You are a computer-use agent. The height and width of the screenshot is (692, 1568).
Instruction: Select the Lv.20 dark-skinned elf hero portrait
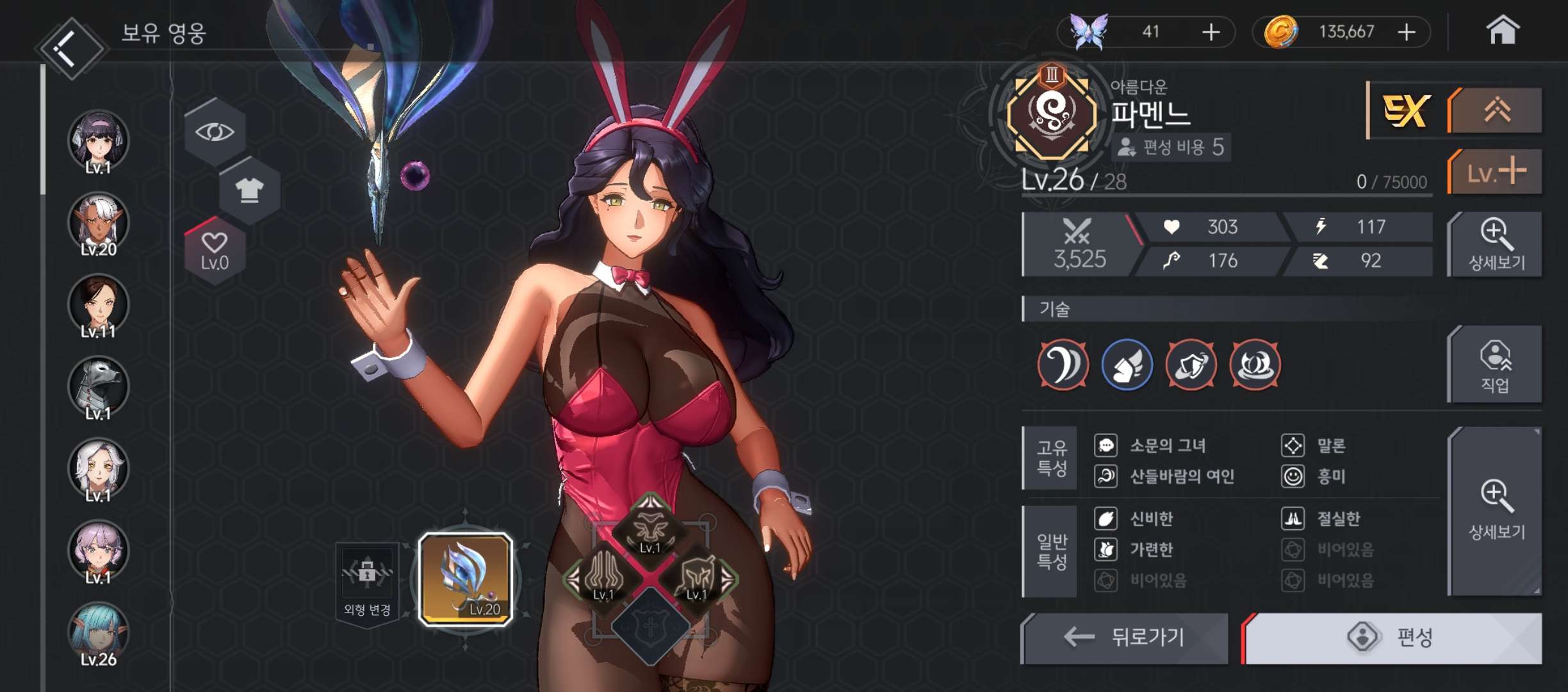point(99,224)
